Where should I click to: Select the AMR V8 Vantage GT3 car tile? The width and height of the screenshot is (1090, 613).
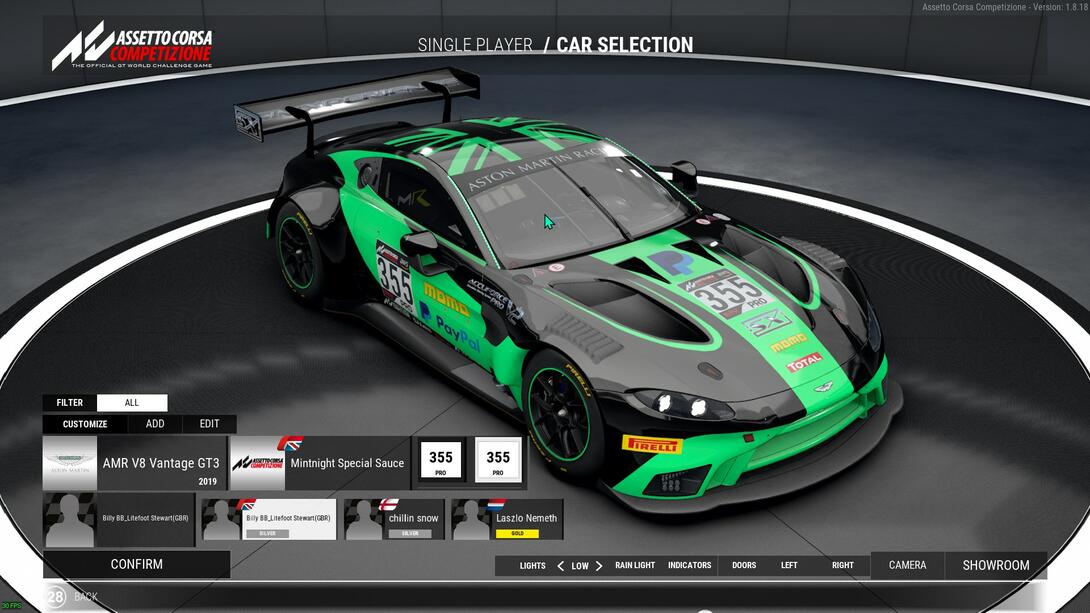pos(135,463)
